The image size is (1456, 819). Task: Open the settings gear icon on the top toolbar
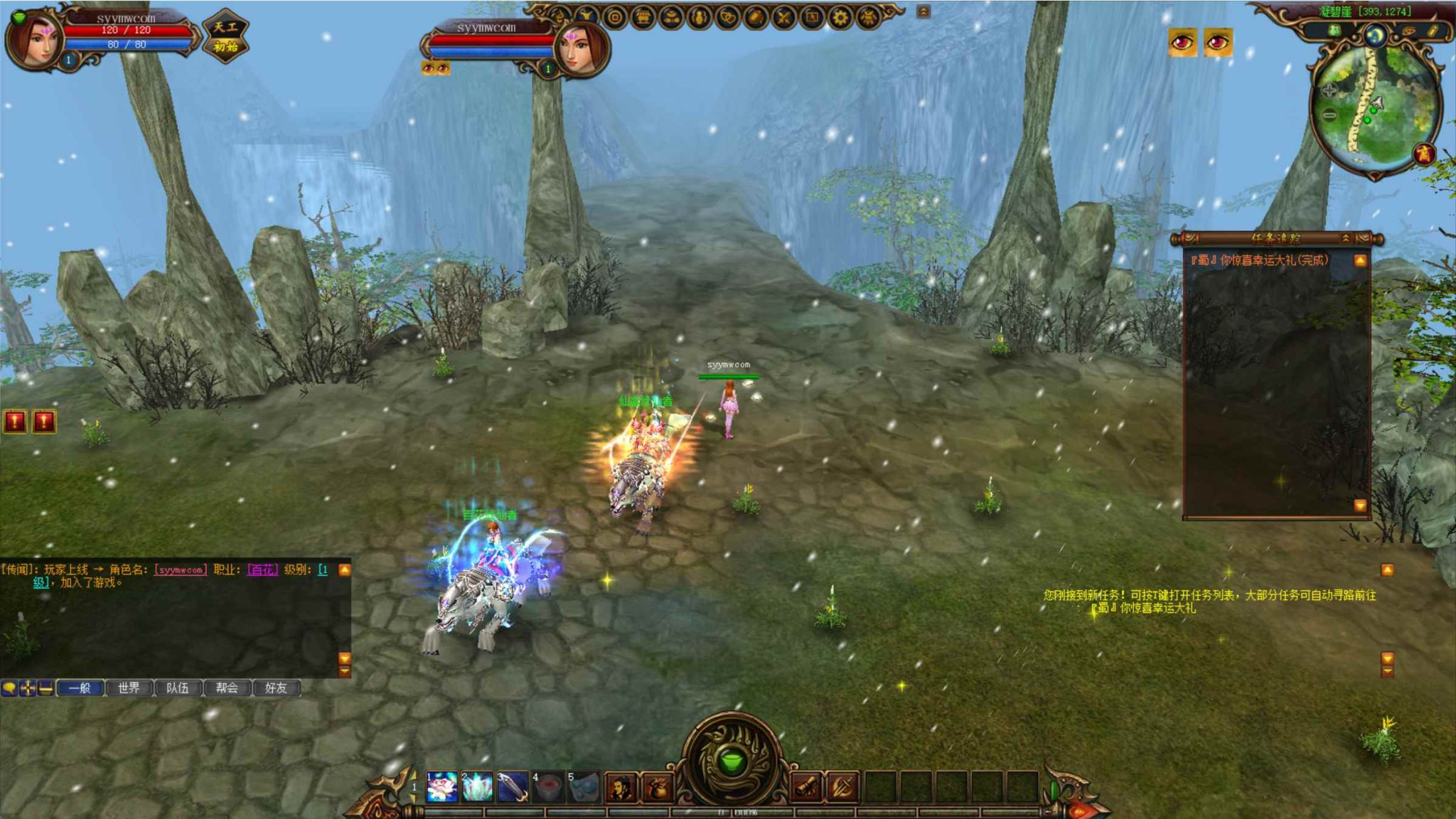(840, 18)
